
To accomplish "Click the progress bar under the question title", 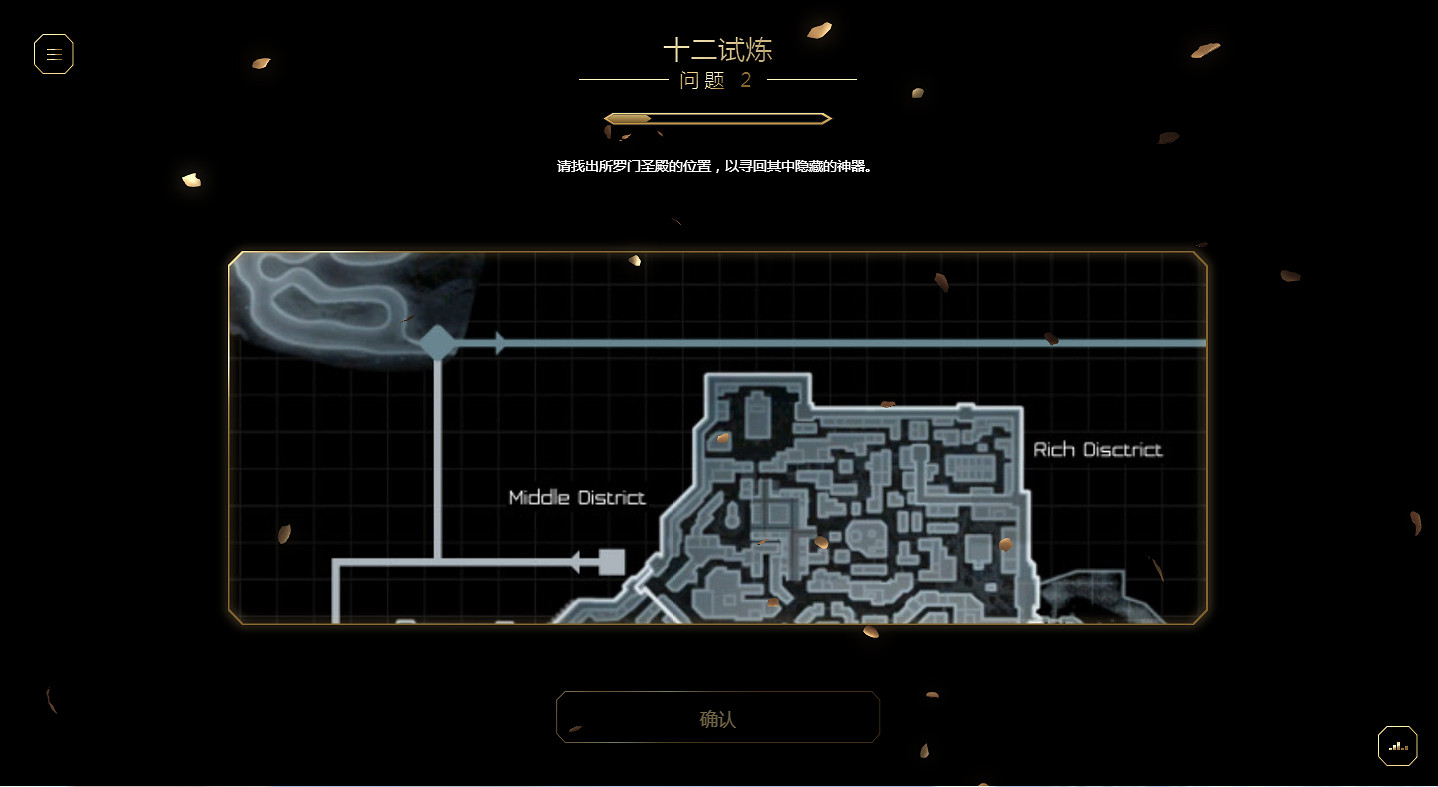I will [x=717, y=117].
